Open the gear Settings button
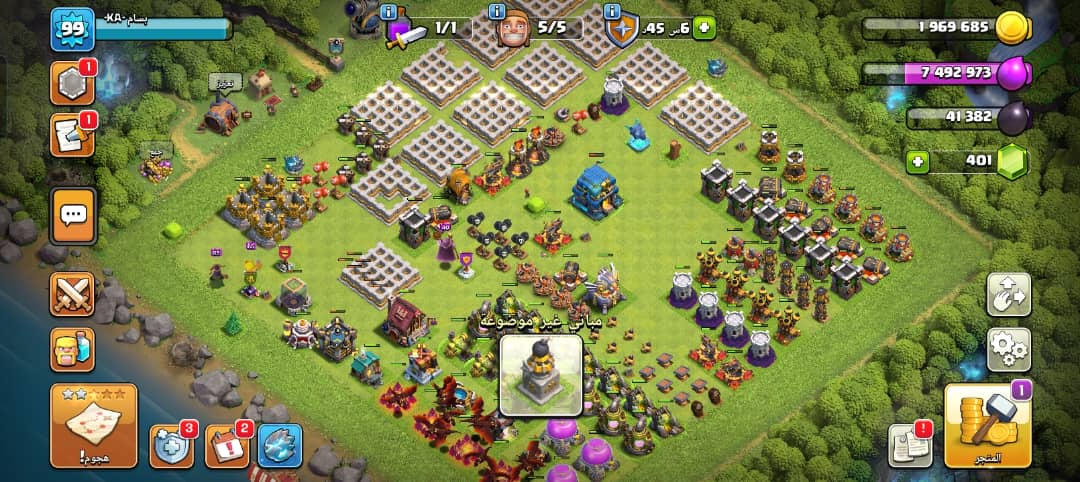Viewport: 1080px width, 482px height. pyautogui.click(x=1009, y=349)
